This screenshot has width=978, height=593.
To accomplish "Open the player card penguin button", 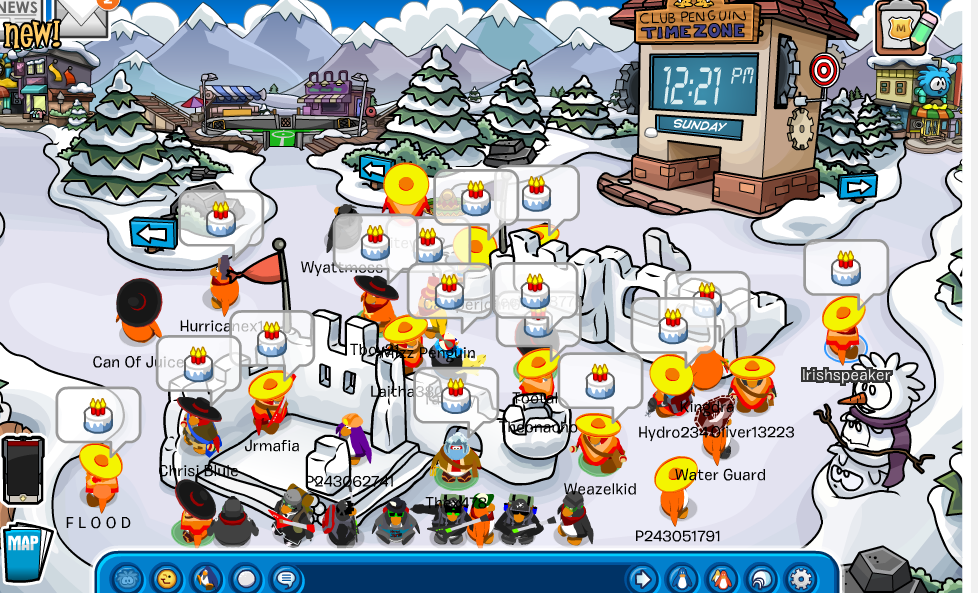I will [681, 578].
